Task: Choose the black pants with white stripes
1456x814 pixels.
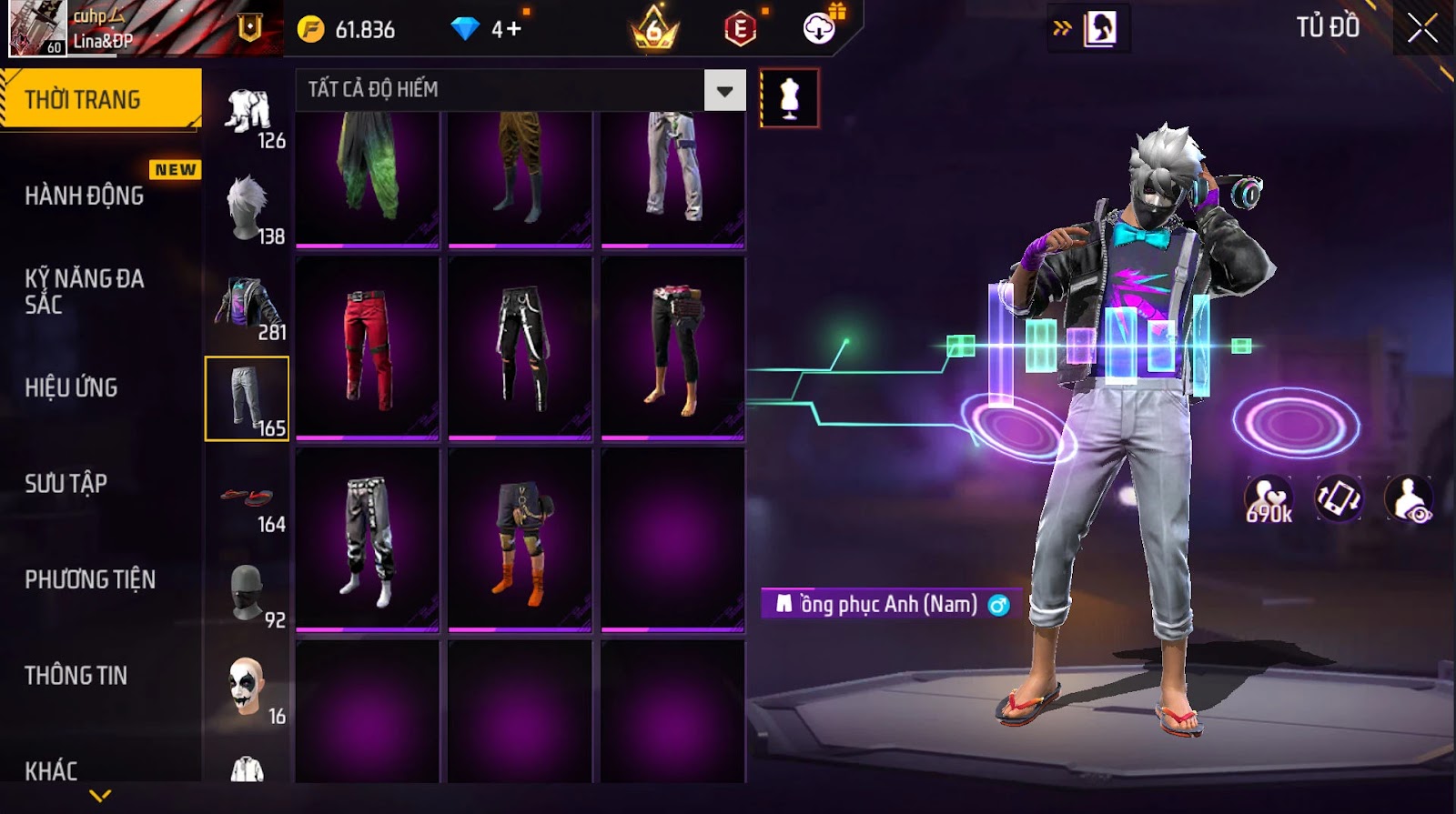Action: 520,347
